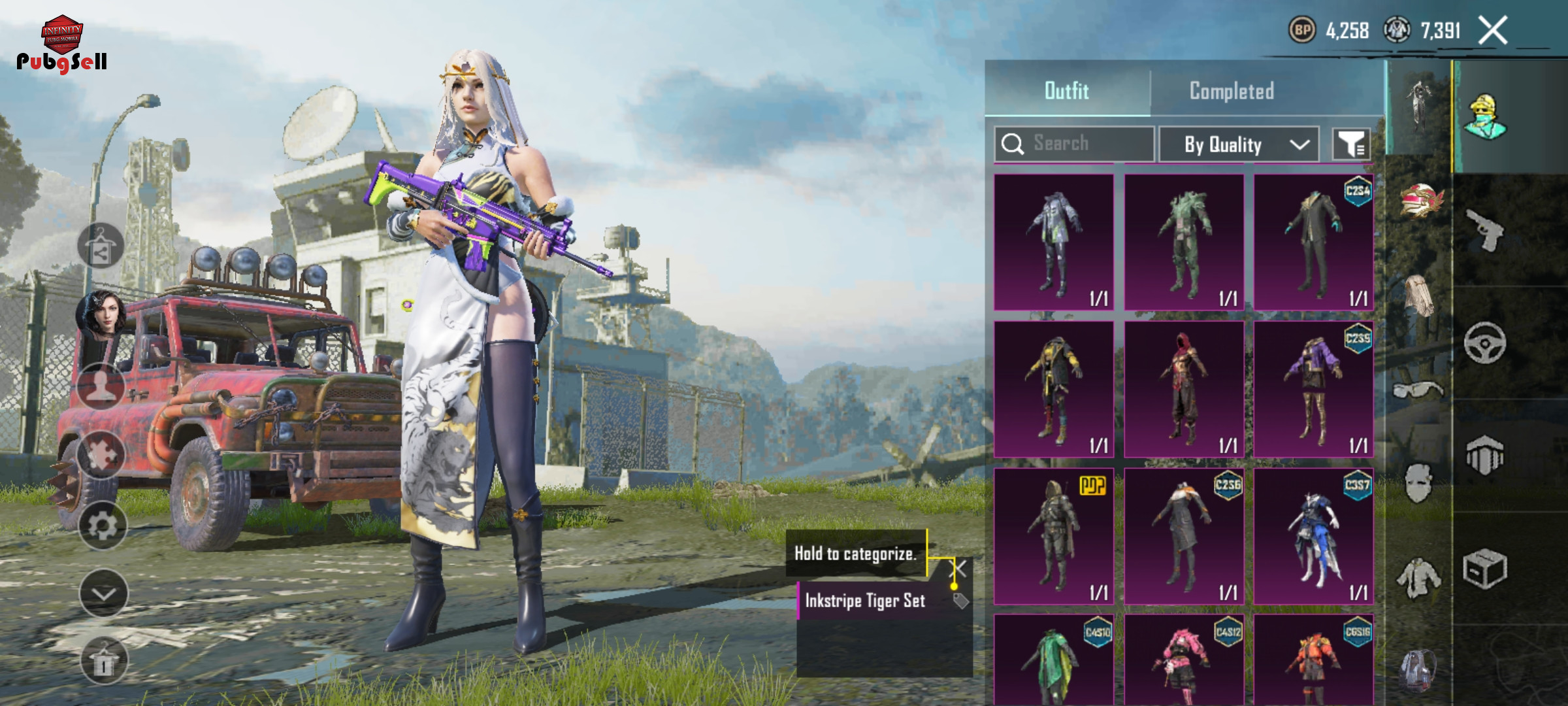Open the pistol weapon skins category
Viewport: 1568px width, 706px height.
1485,231
